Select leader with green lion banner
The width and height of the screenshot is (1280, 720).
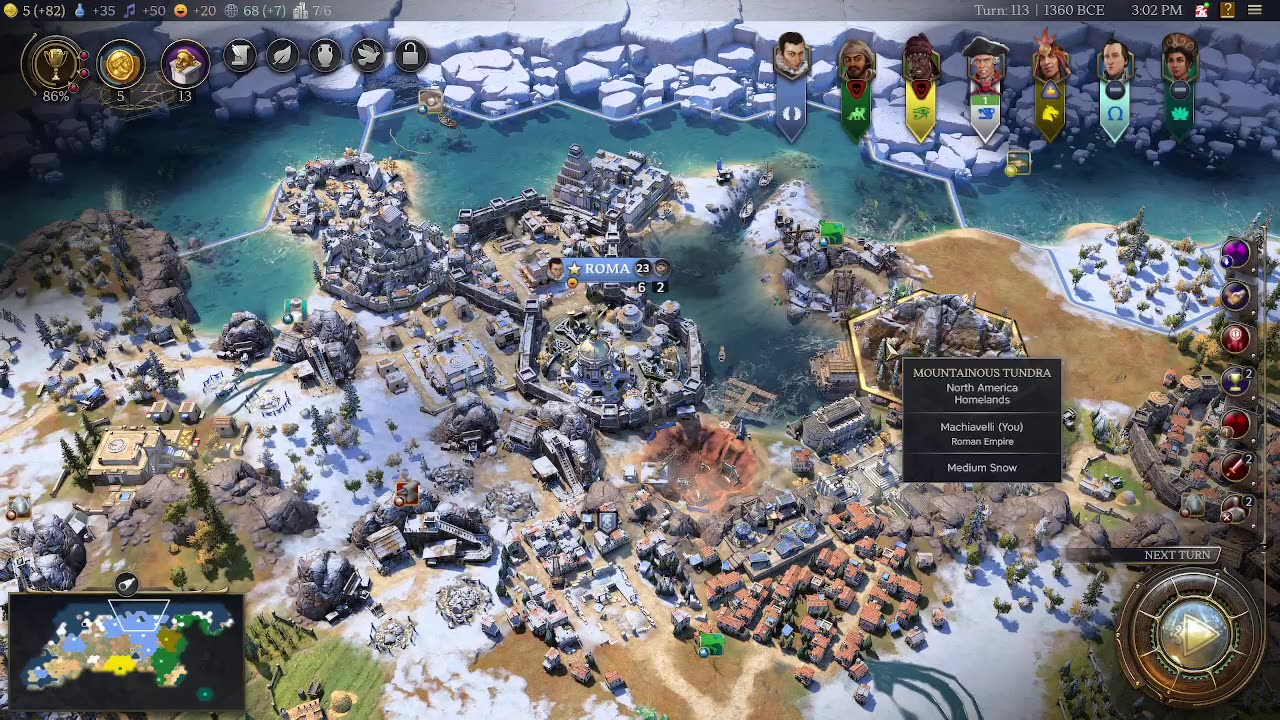tap(856, 62)
